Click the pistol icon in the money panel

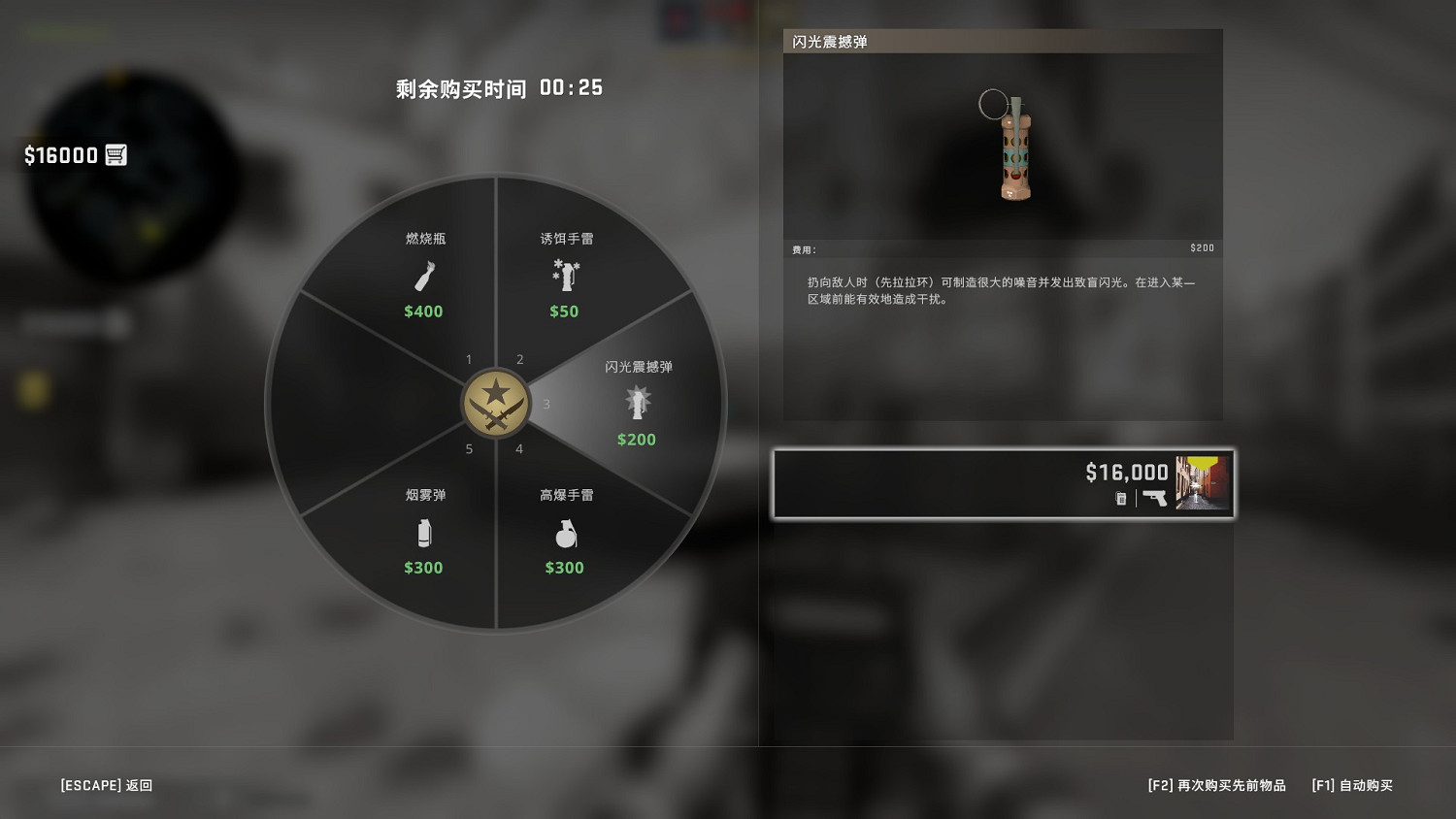tap(1155, 498)
